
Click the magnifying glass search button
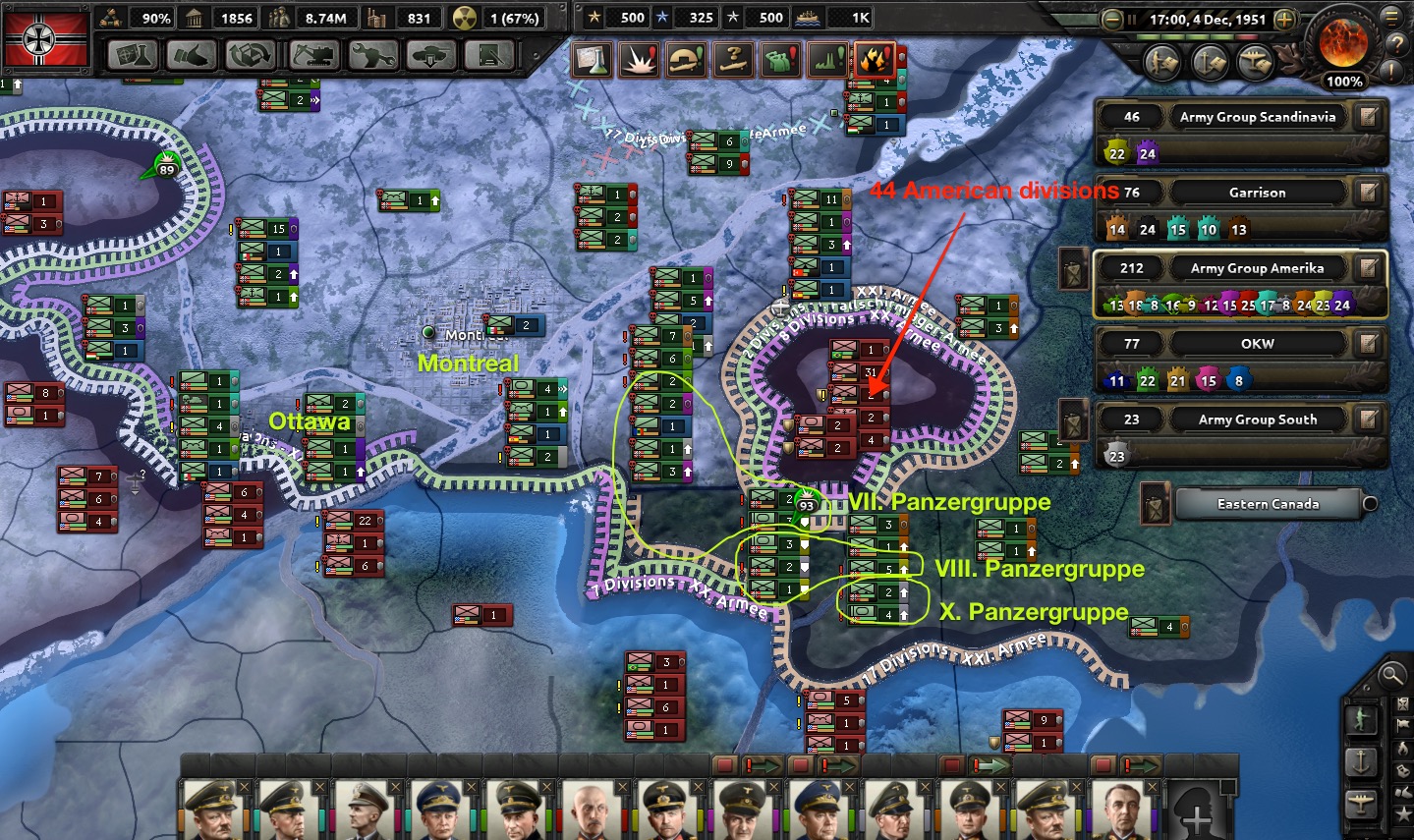[1391, 674]
